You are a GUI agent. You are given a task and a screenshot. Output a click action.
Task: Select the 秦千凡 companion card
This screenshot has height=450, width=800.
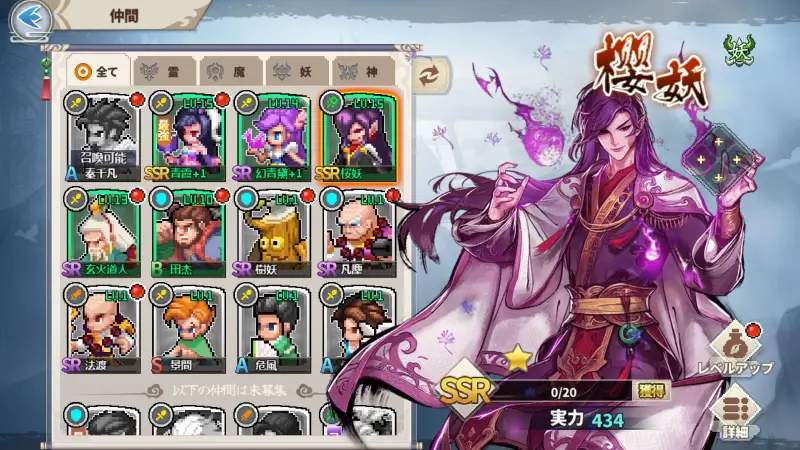103,138
